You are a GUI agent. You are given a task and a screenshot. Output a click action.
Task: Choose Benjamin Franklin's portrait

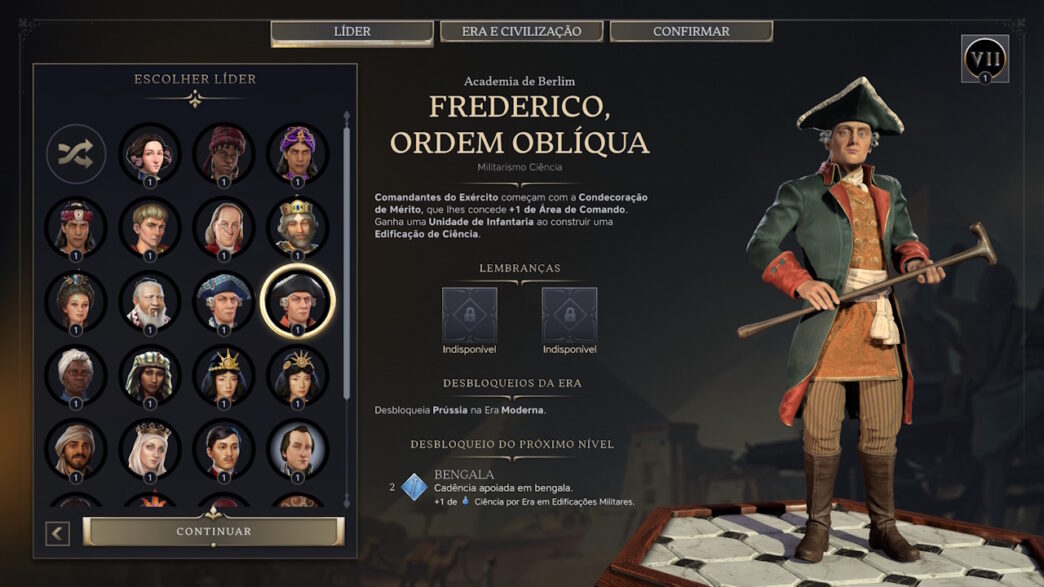click(223, 227)
